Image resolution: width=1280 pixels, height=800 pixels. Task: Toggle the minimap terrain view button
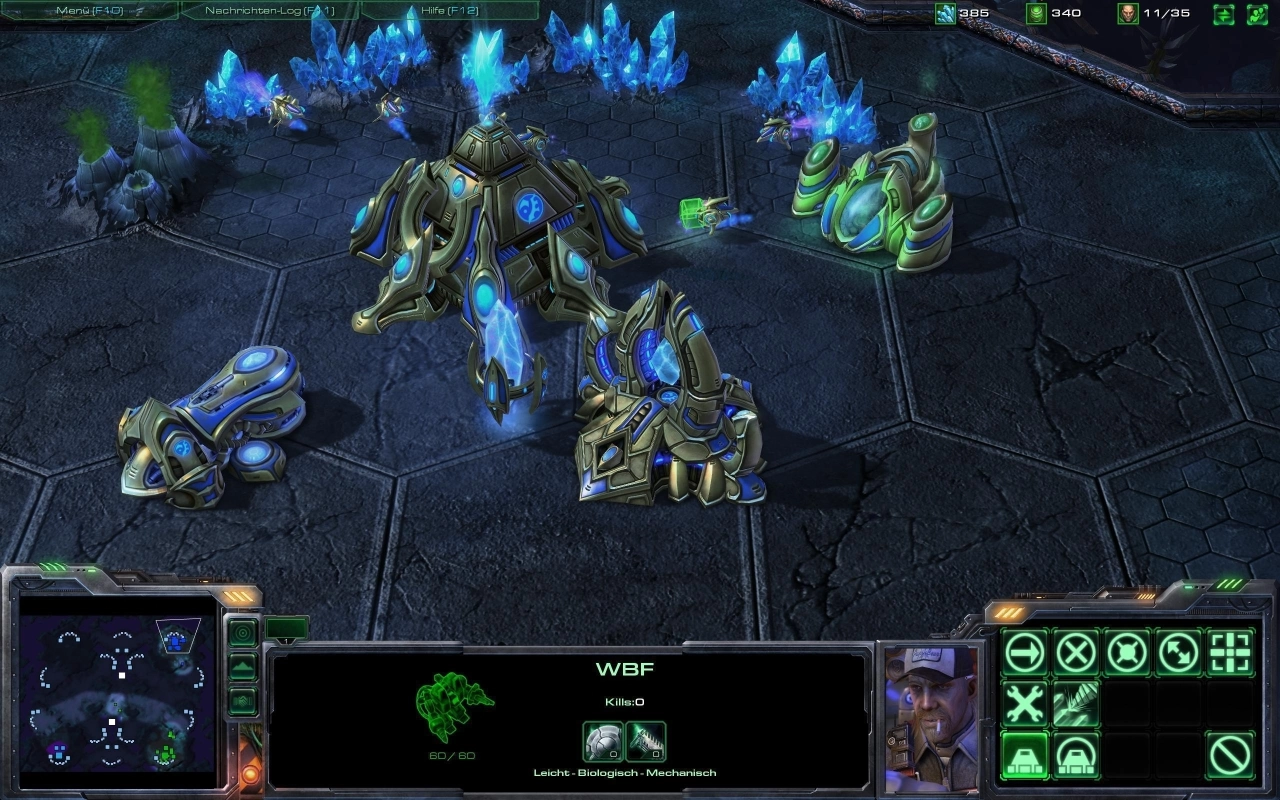point(243,667)
